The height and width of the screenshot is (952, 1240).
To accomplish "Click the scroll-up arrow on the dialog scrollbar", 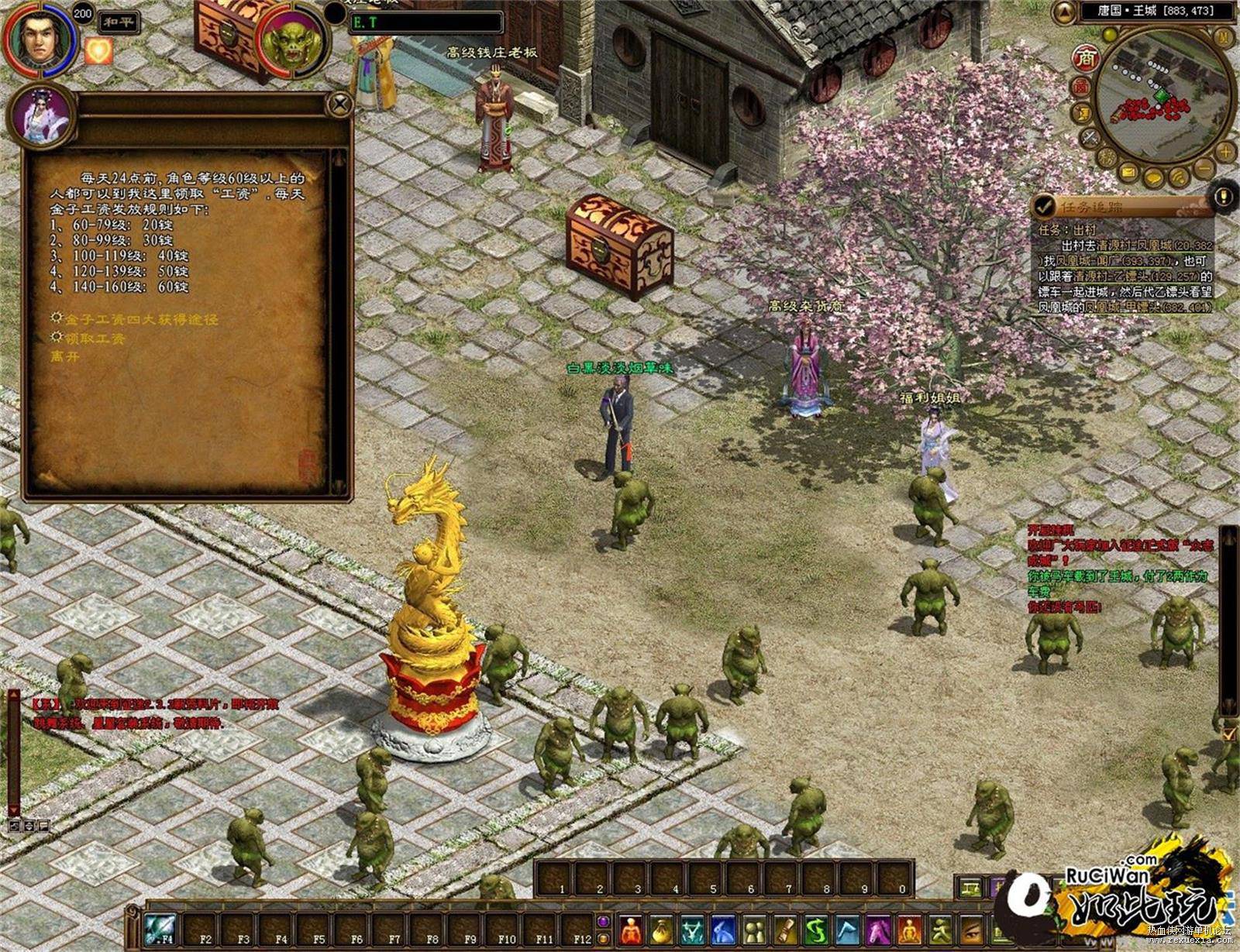I will (x=339, y=157).
